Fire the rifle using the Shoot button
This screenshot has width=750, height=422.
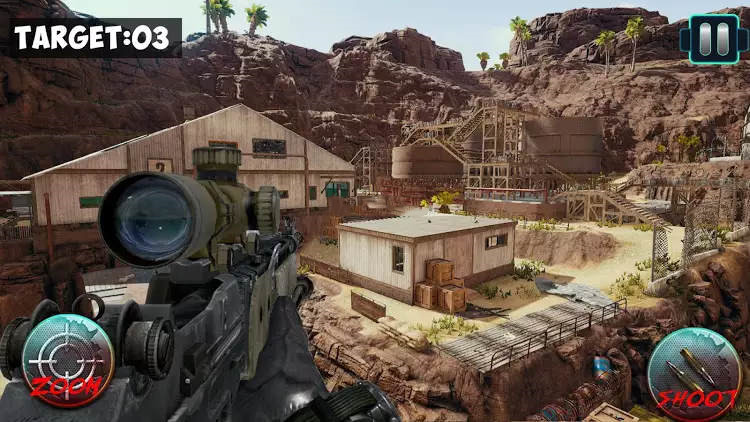[693, 373]
